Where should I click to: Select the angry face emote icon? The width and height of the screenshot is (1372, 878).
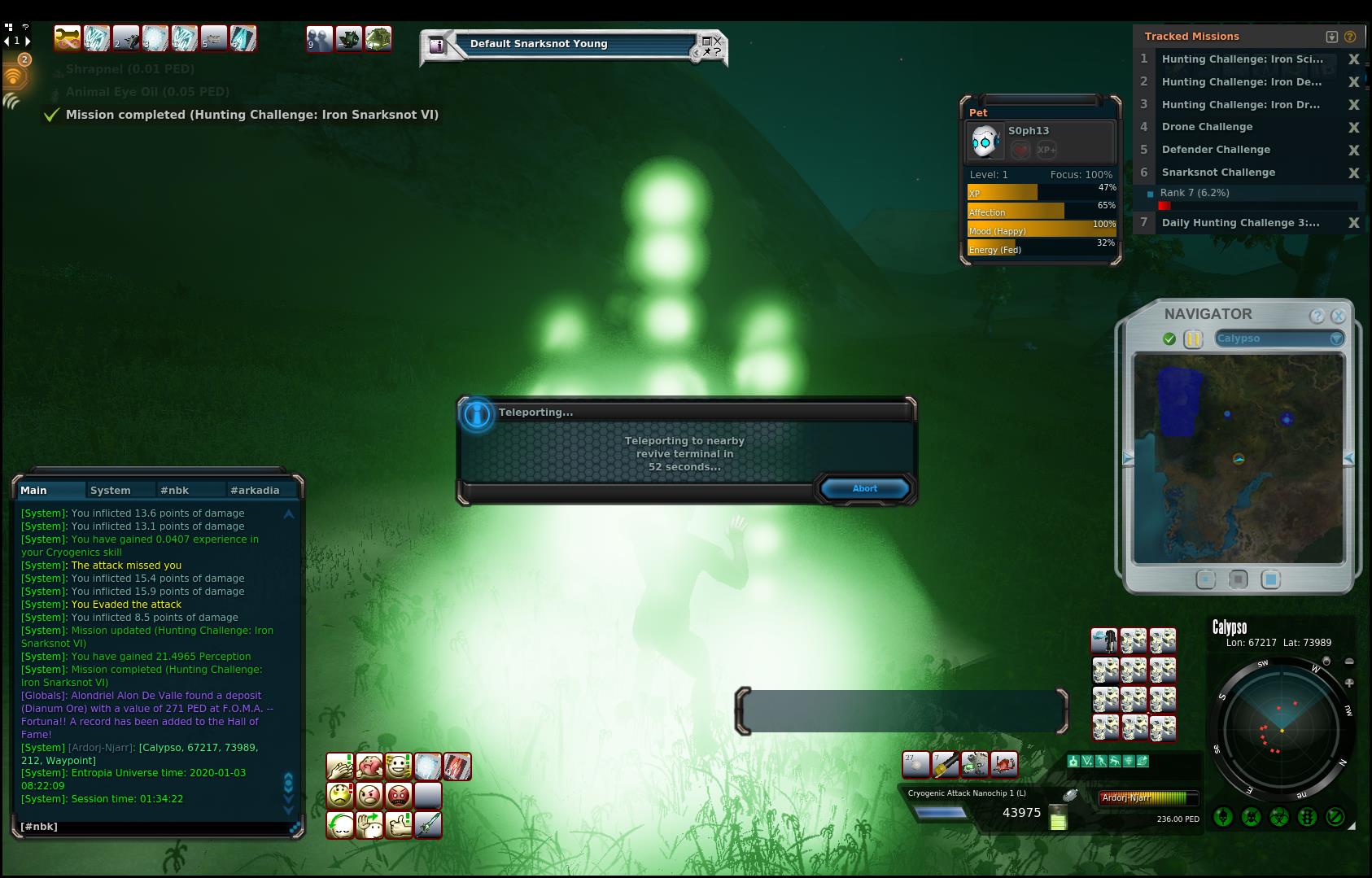(x=369, y=794)
